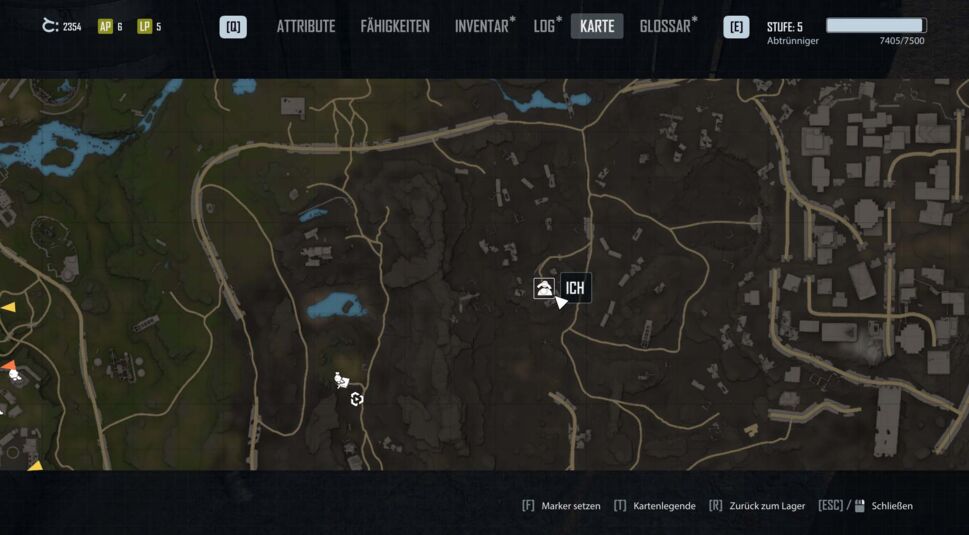The width and height of the screenshot is (969, 535).
Task: Switch to the Glossar tab
Action: [x=667, y=27]
